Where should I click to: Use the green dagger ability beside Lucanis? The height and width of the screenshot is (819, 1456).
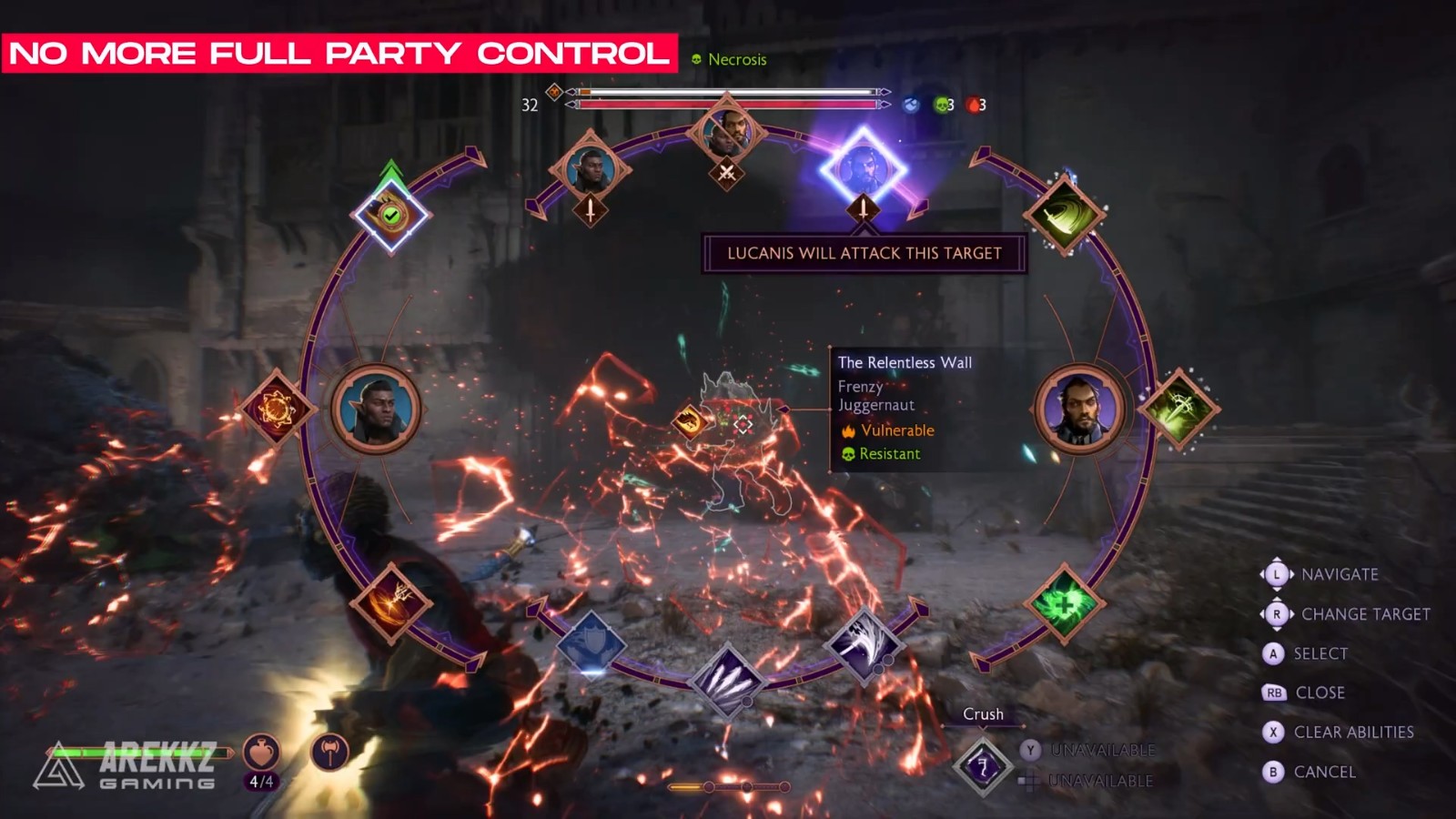coord(1179,409)
